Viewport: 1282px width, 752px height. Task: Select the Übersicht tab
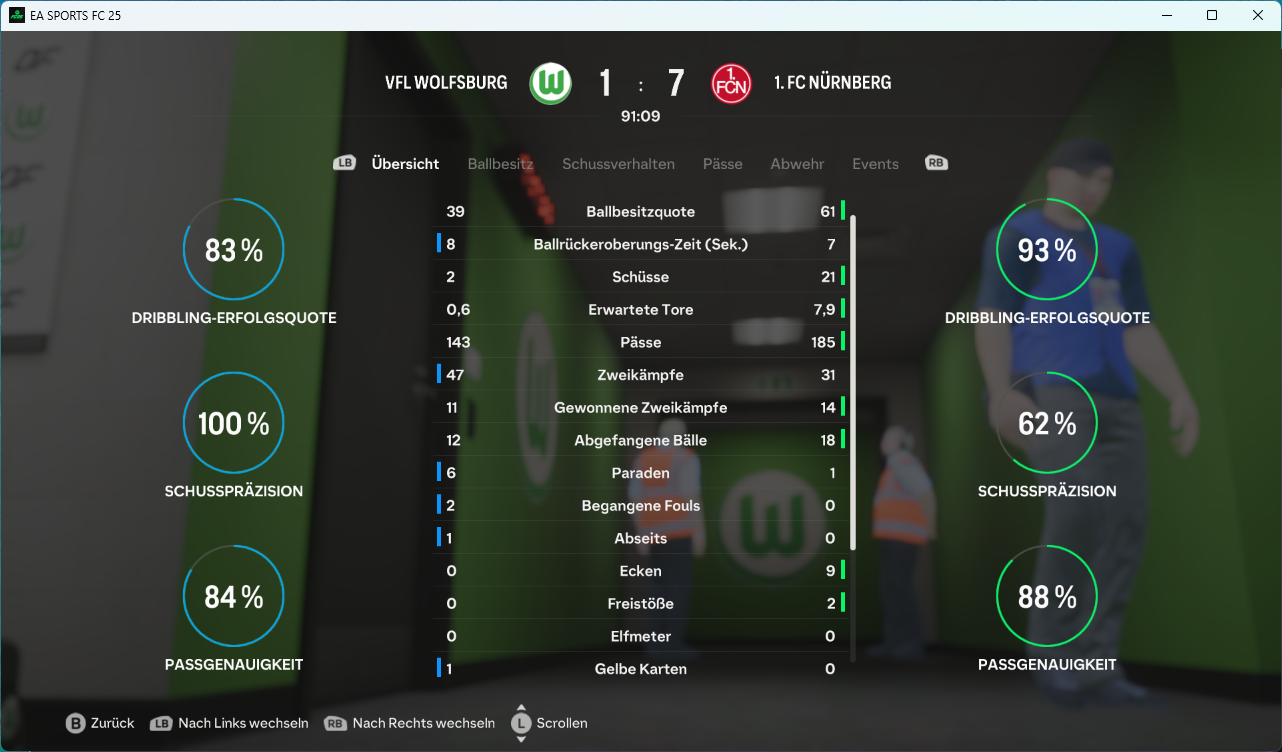point(405,164)
